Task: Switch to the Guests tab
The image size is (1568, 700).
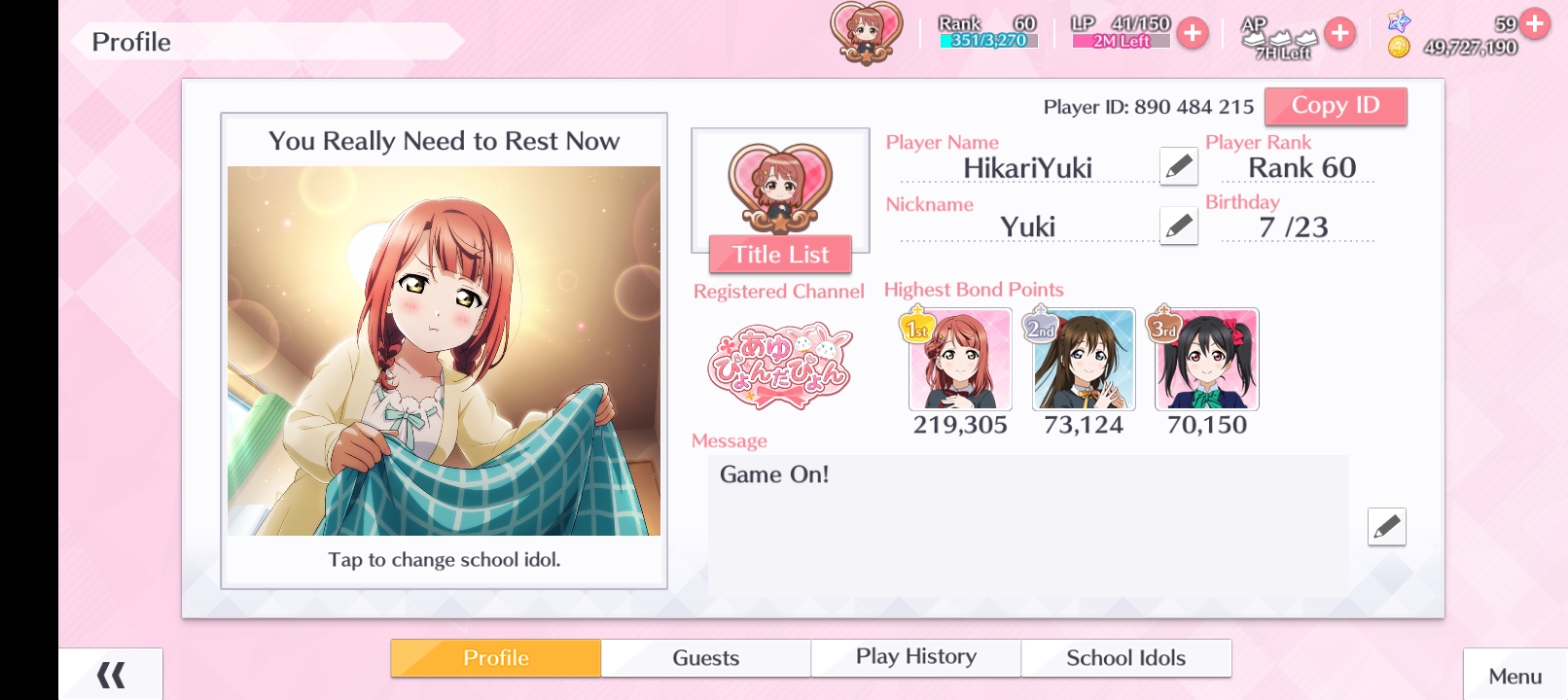Action: tap(705, 658)
